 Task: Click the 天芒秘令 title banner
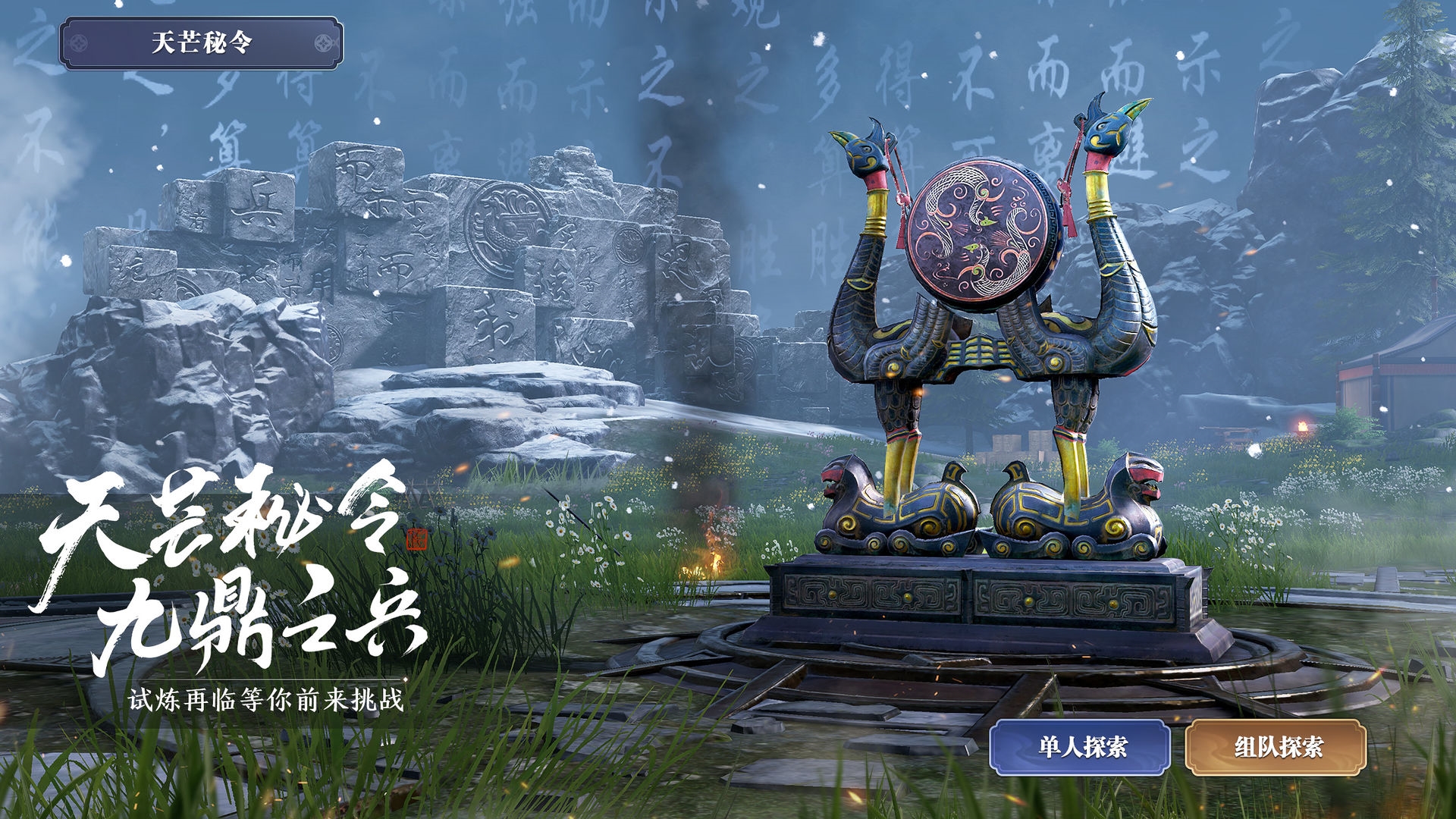[201, 42]
